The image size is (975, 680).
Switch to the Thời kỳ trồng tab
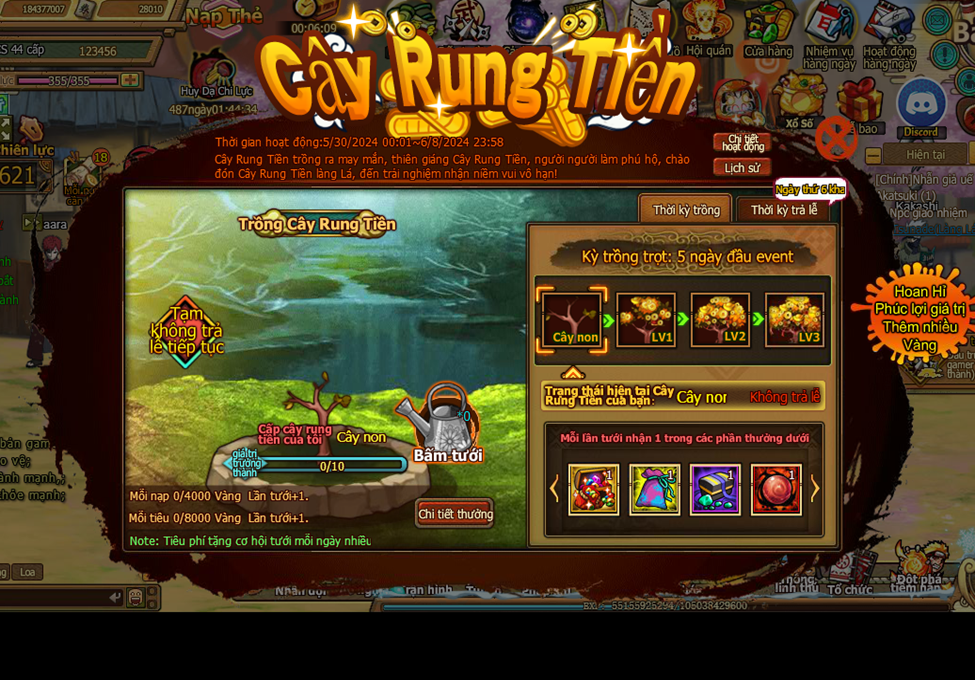[x=686, y=210]
